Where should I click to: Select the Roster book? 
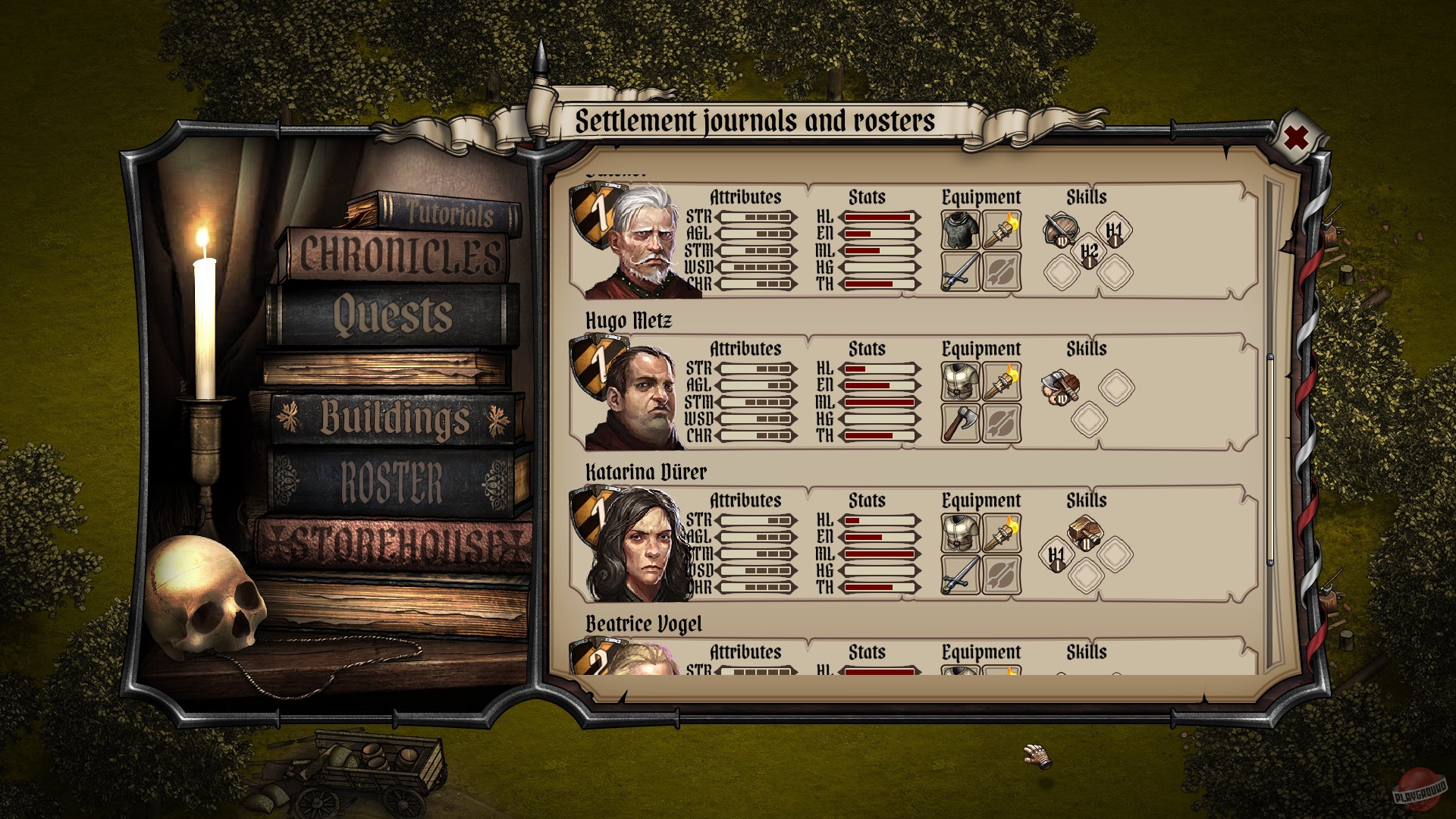tap(392, 482)
